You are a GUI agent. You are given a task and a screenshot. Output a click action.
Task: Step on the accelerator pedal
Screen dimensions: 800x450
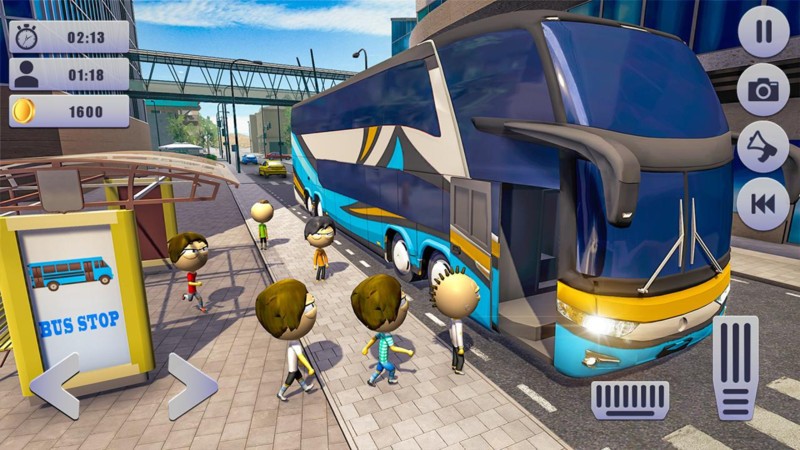(x=736, y=366)
